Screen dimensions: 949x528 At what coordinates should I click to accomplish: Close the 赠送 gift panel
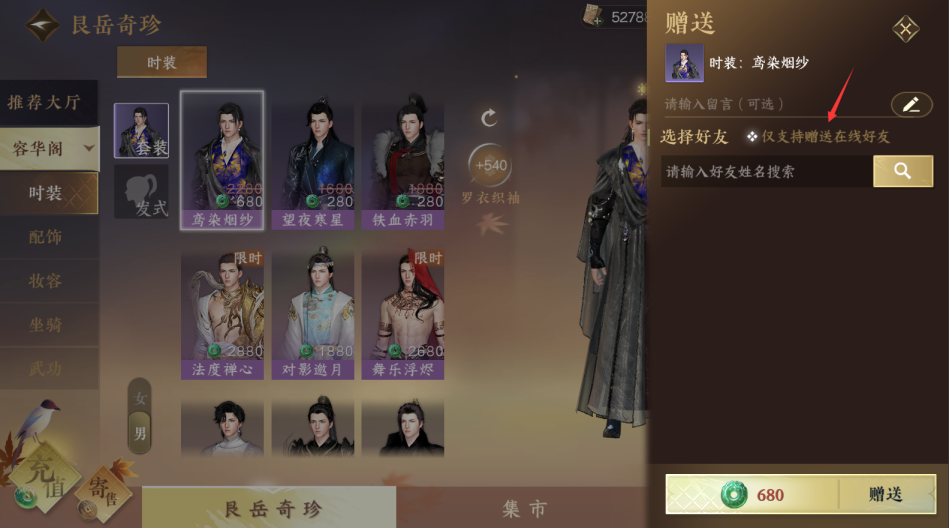[x=906, y=29]
